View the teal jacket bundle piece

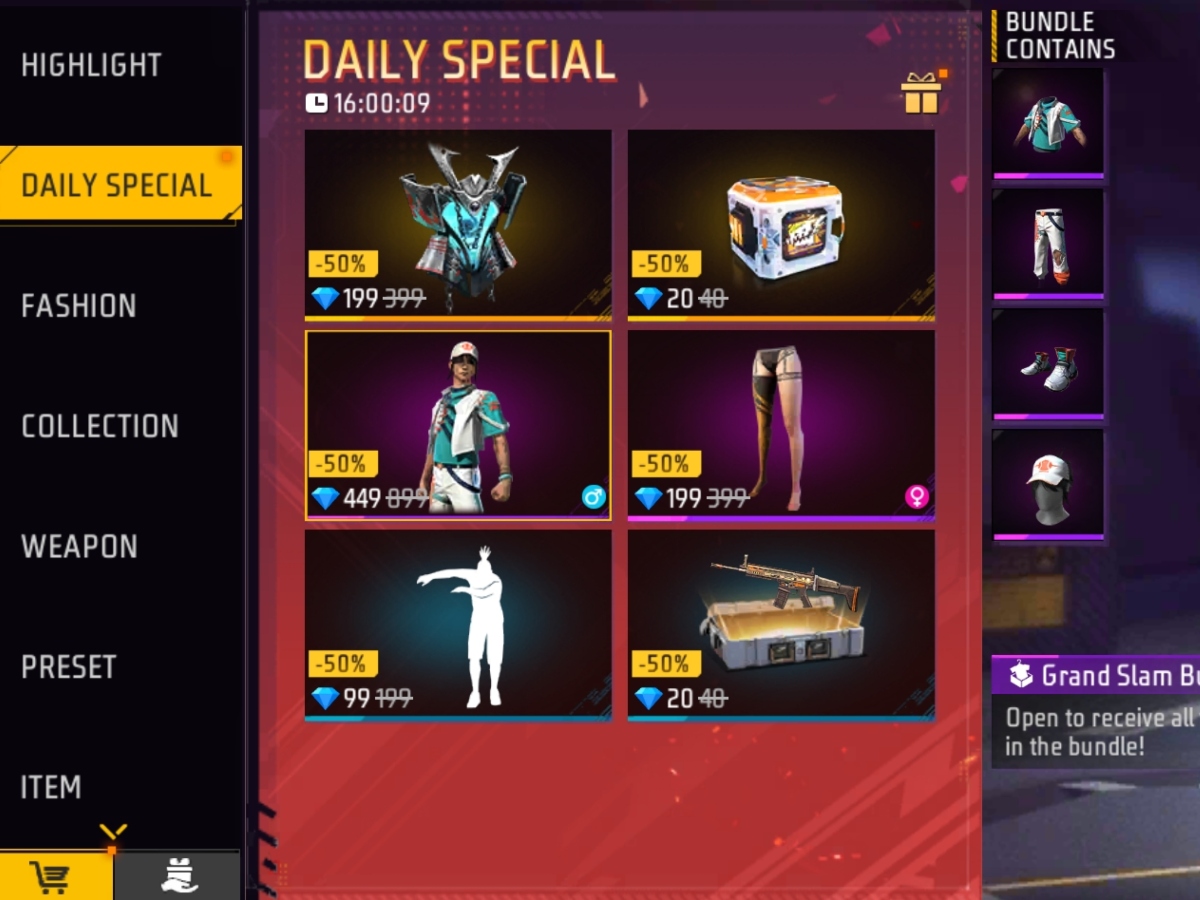pyautogui.click(x=1049, y=123)
